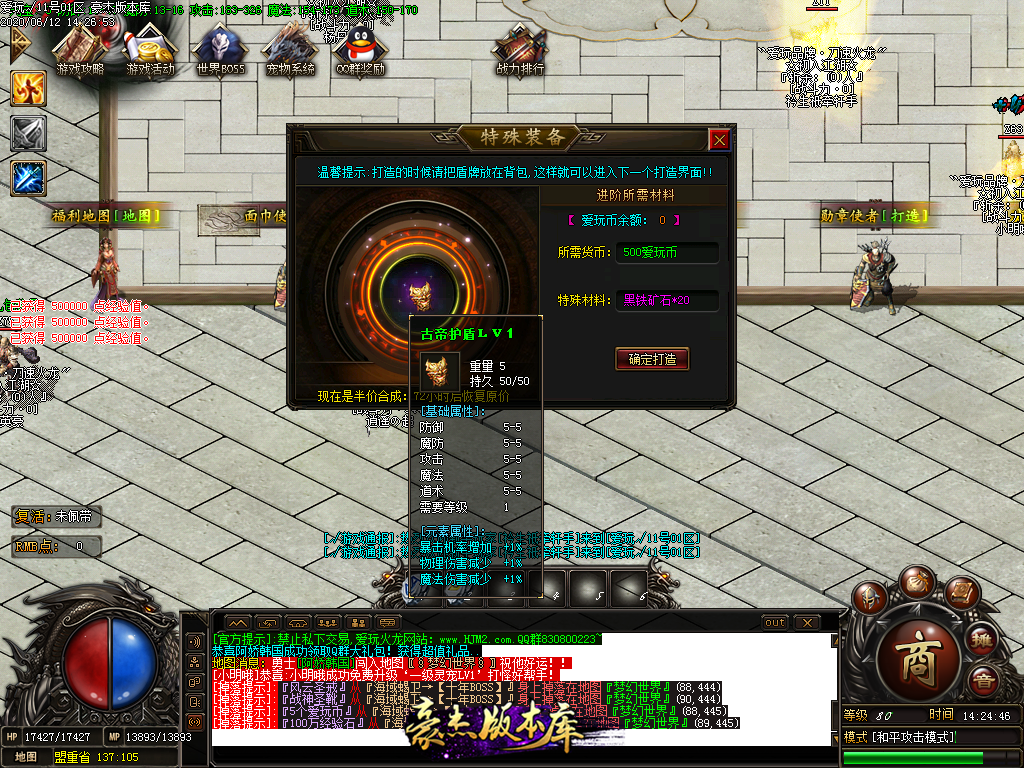
Task: Click the chat panel's out button
Action: [775, 622]
